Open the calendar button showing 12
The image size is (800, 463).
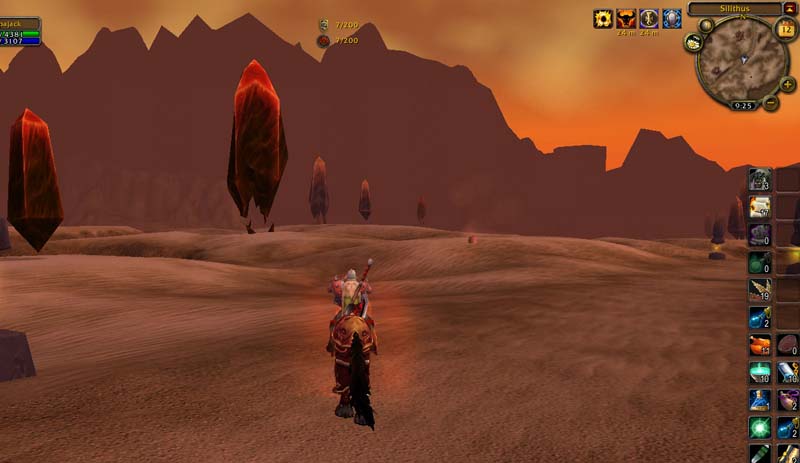click(x=785, y=29)
